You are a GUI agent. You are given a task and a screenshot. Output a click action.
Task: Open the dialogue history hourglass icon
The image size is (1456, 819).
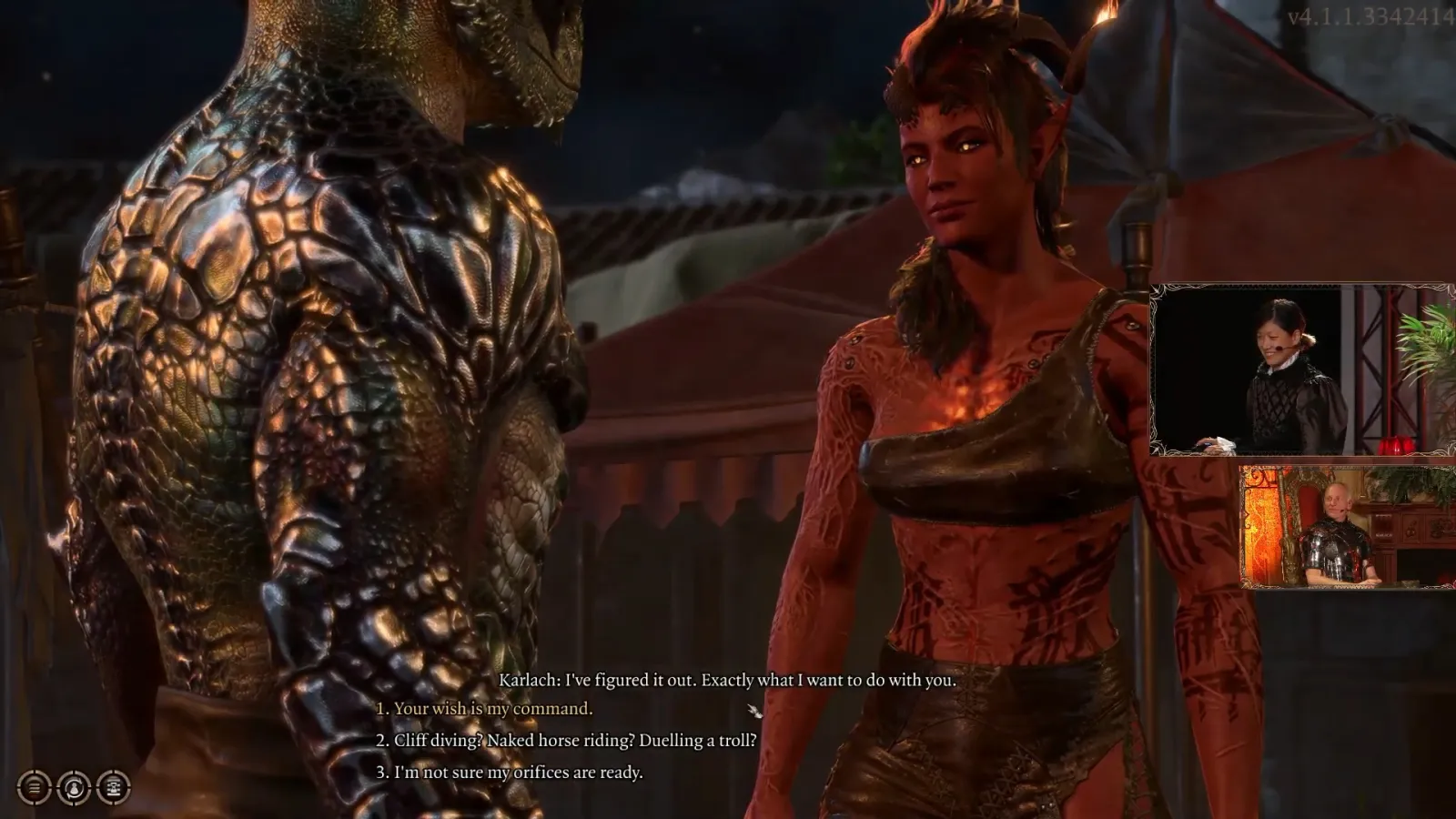(114, 787)
